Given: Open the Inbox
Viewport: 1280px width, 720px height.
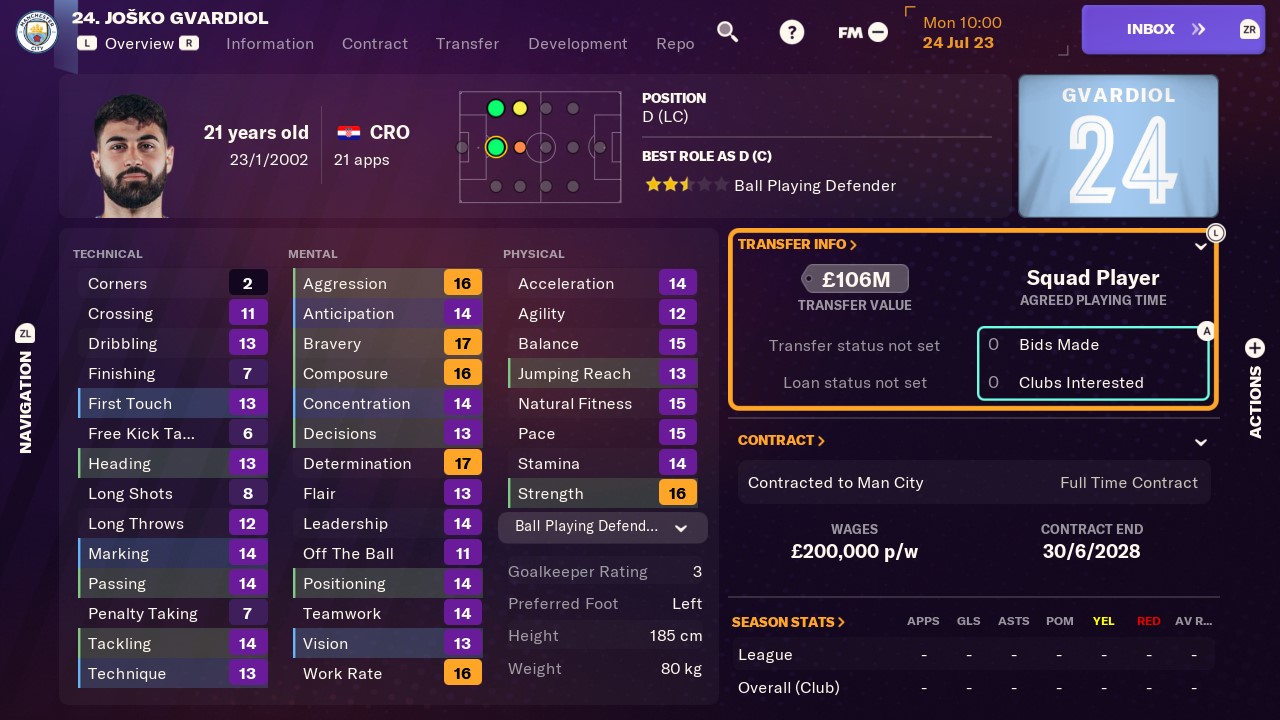Looking at the screenshot, I should pyautogui.click(x=1152, y=29).
